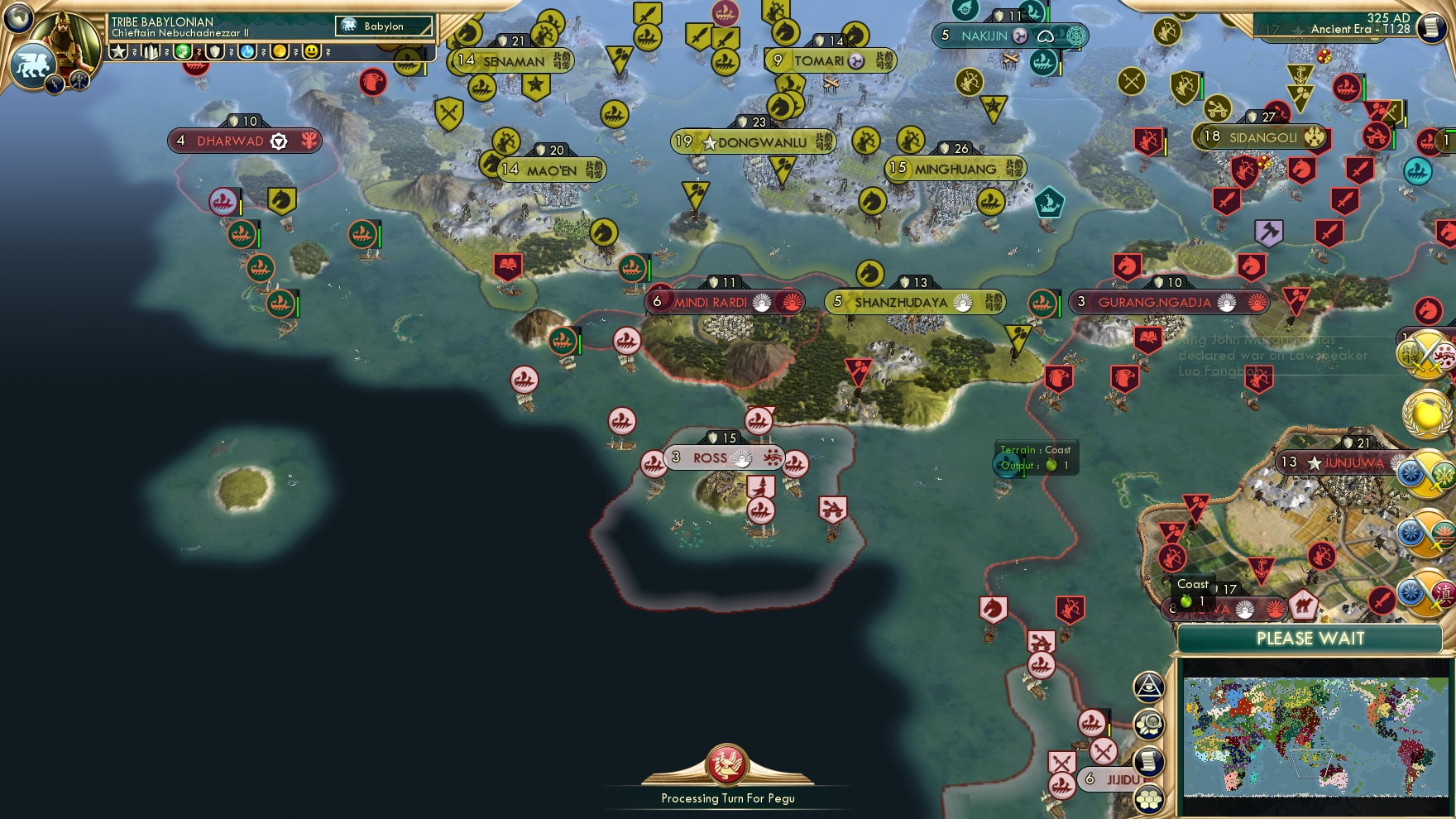Expand the gold question-mark details
This screenshot has height=819, width=1456.
(x=296, y=52)
